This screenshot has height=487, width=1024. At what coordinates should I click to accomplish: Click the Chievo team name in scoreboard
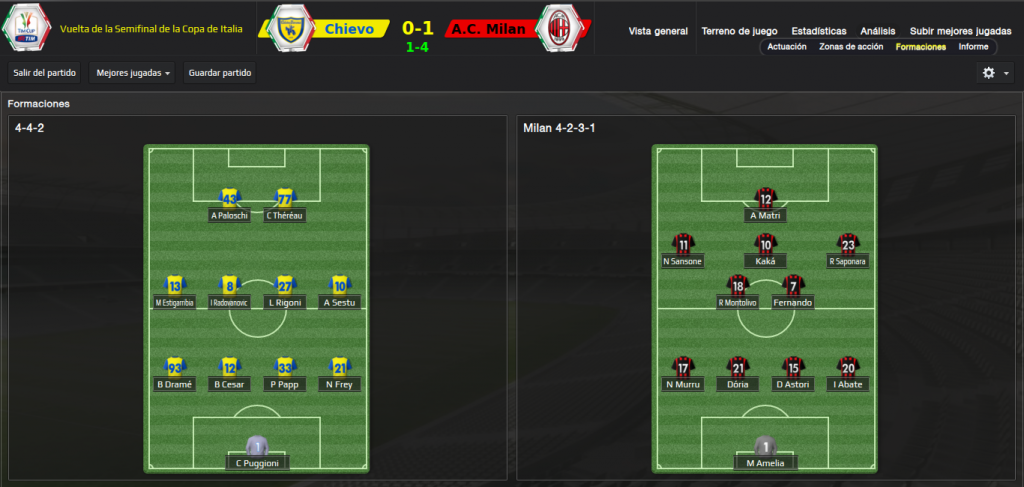349,29
